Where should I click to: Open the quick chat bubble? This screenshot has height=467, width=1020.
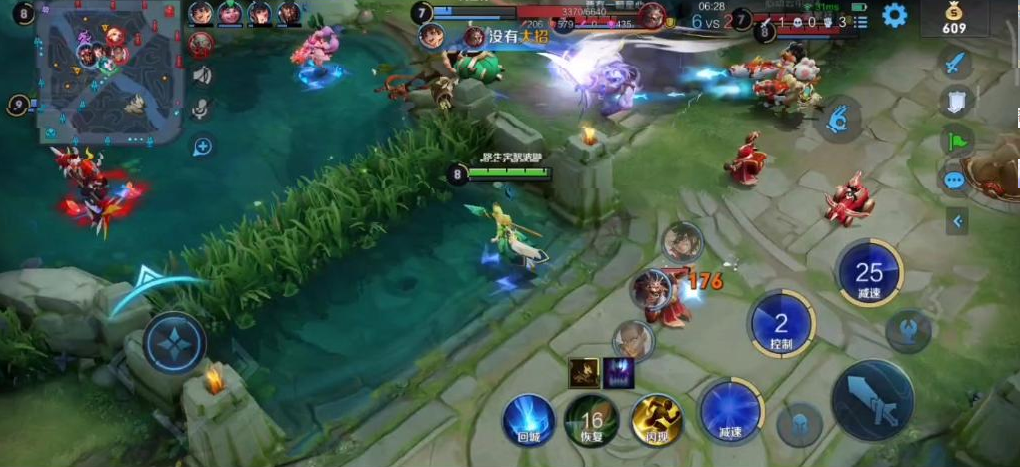[955, 180]
